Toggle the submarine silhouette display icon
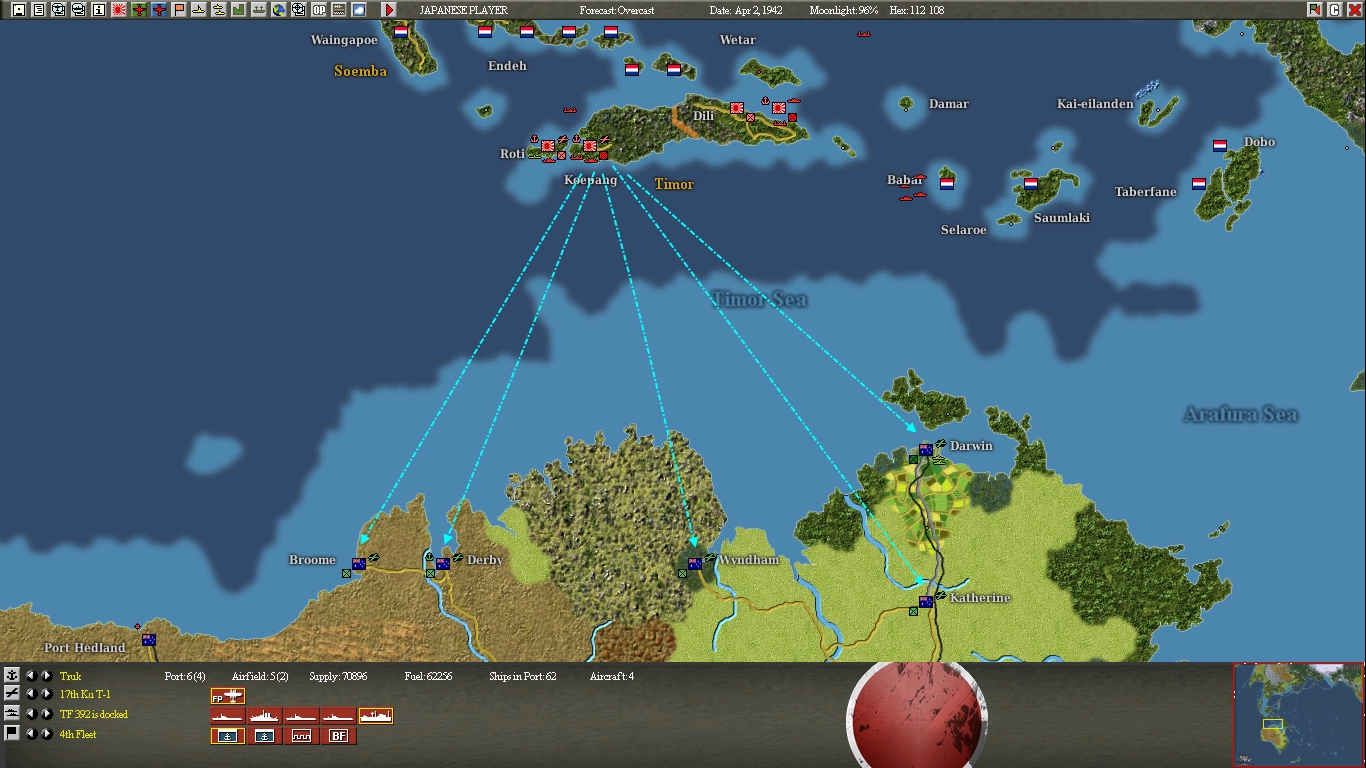 (198, 10)
